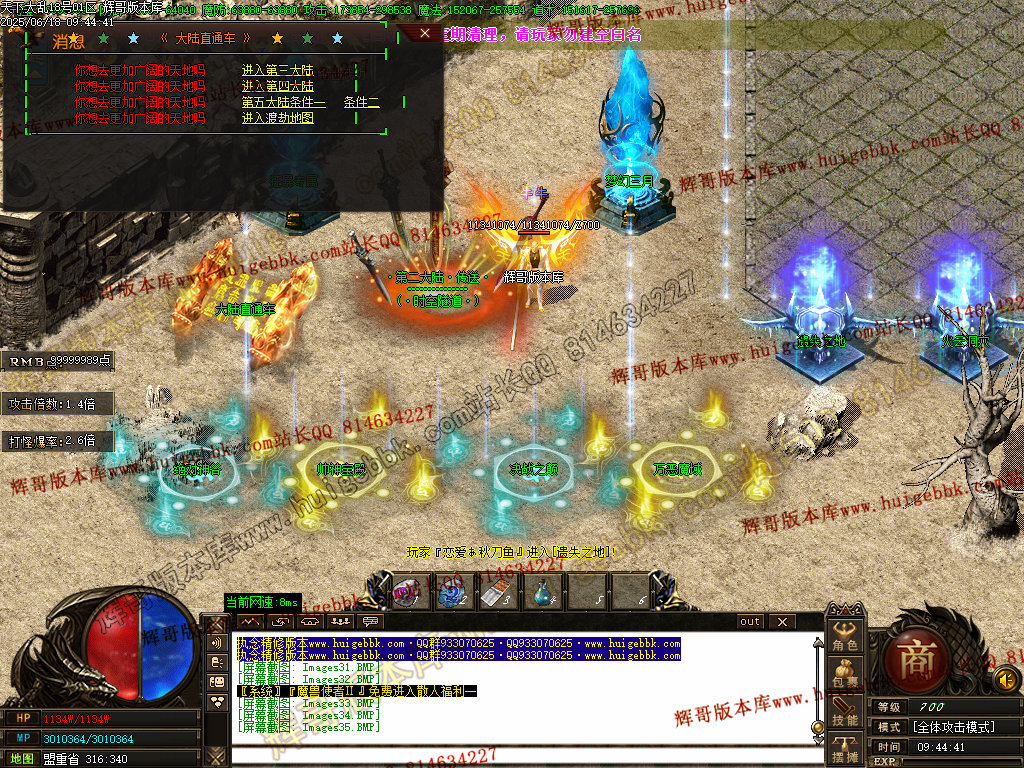
Task: Choose the 进入第三大陆 teleport option
Action: point(278,71)
